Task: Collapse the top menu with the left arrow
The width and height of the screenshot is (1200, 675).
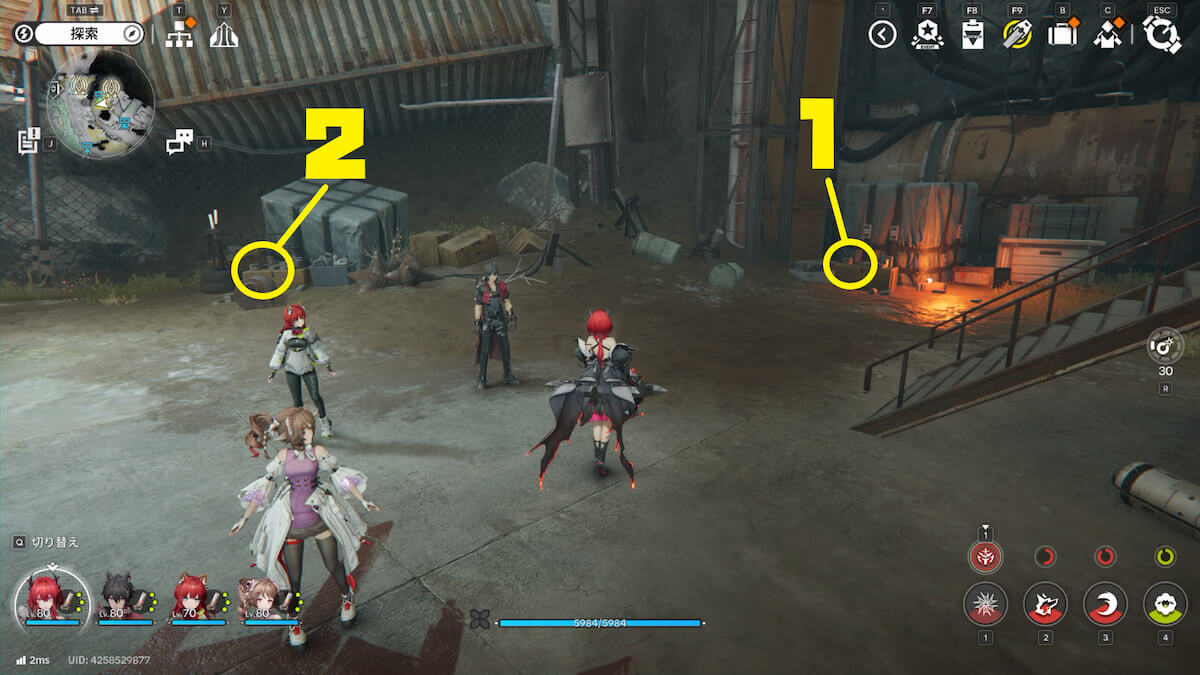Action: click(882, 35)
